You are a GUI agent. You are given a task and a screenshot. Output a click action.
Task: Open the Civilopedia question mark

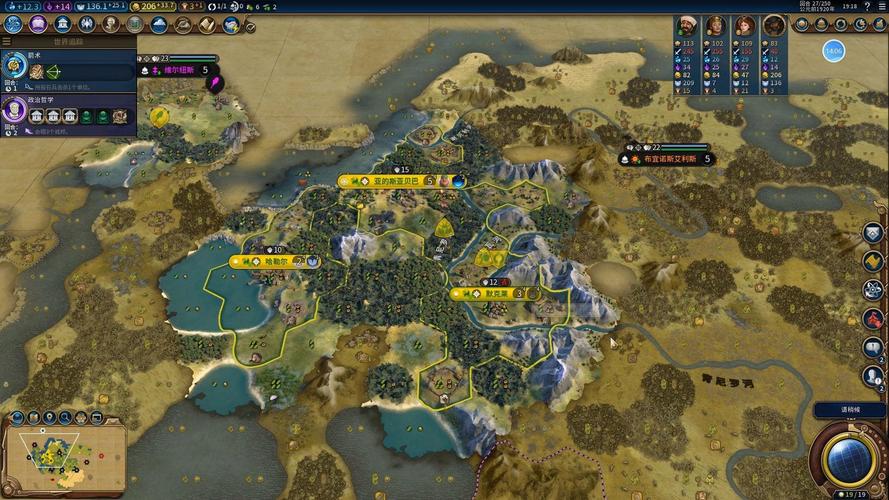(x=865, y=6)
